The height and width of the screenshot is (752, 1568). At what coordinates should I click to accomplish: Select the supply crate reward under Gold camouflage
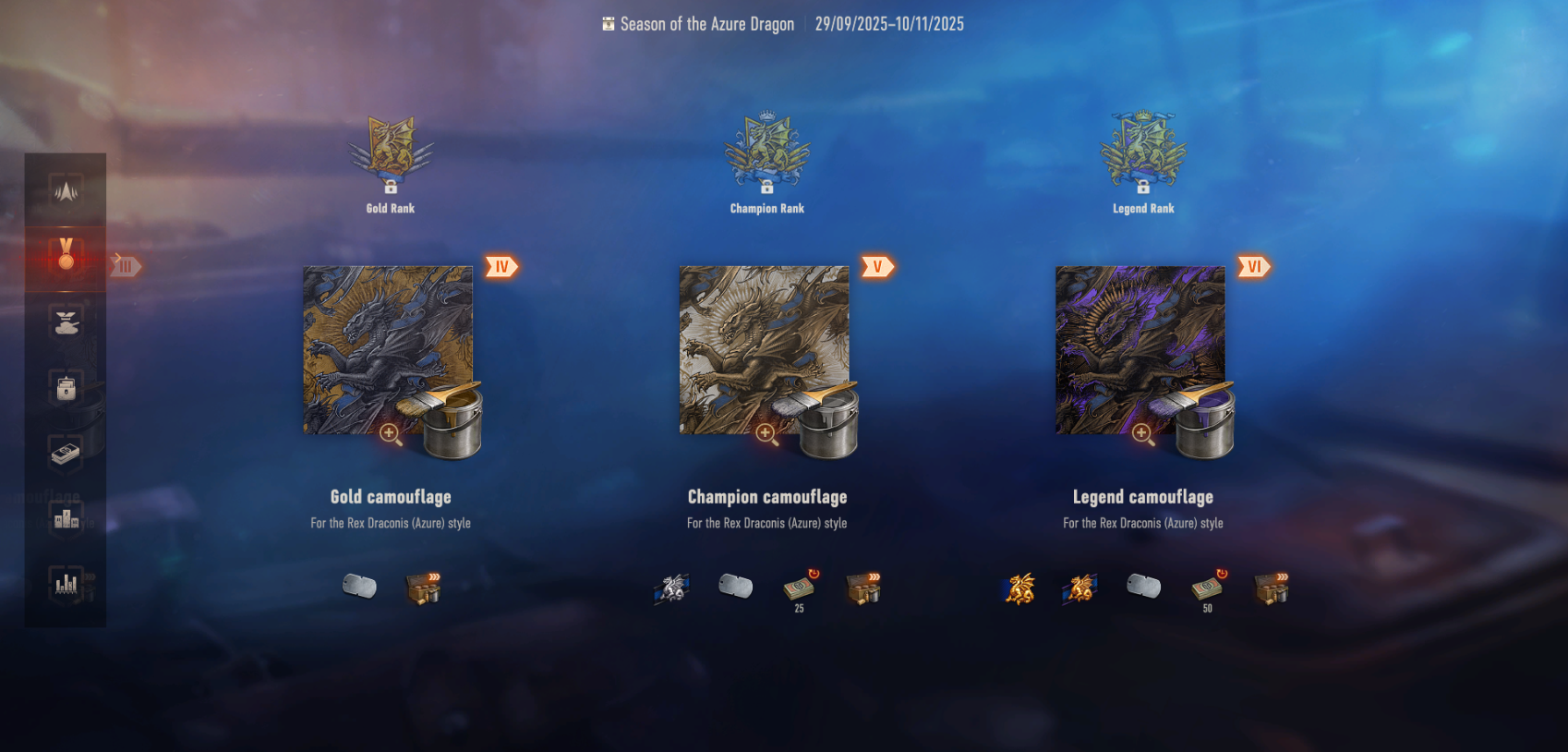pyautogui.click(x=424, y=588)
